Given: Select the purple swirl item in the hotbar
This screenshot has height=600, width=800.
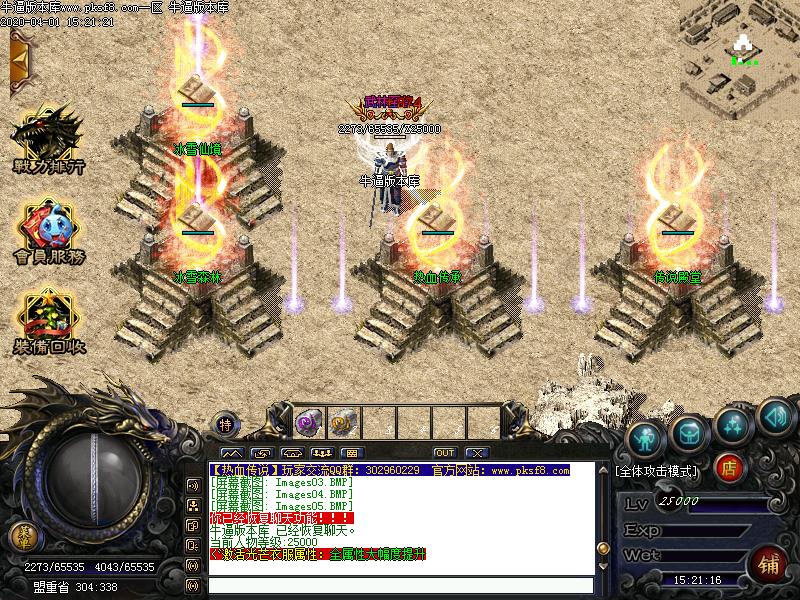Looking at the screenshot, I should point(307,421).
